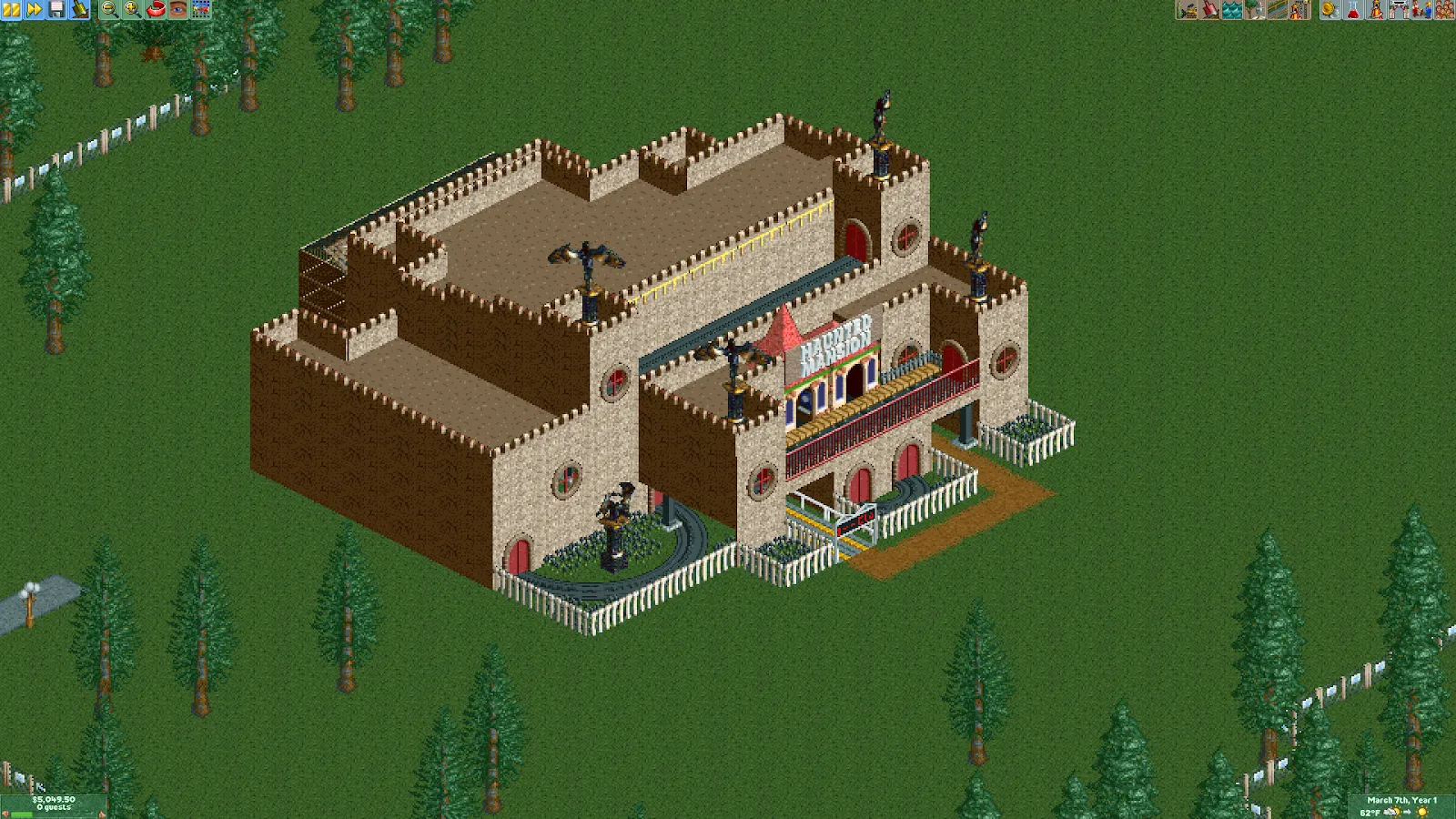Show the rides list window
Screen dimensions: 1456x819
tap(1376, 9)
